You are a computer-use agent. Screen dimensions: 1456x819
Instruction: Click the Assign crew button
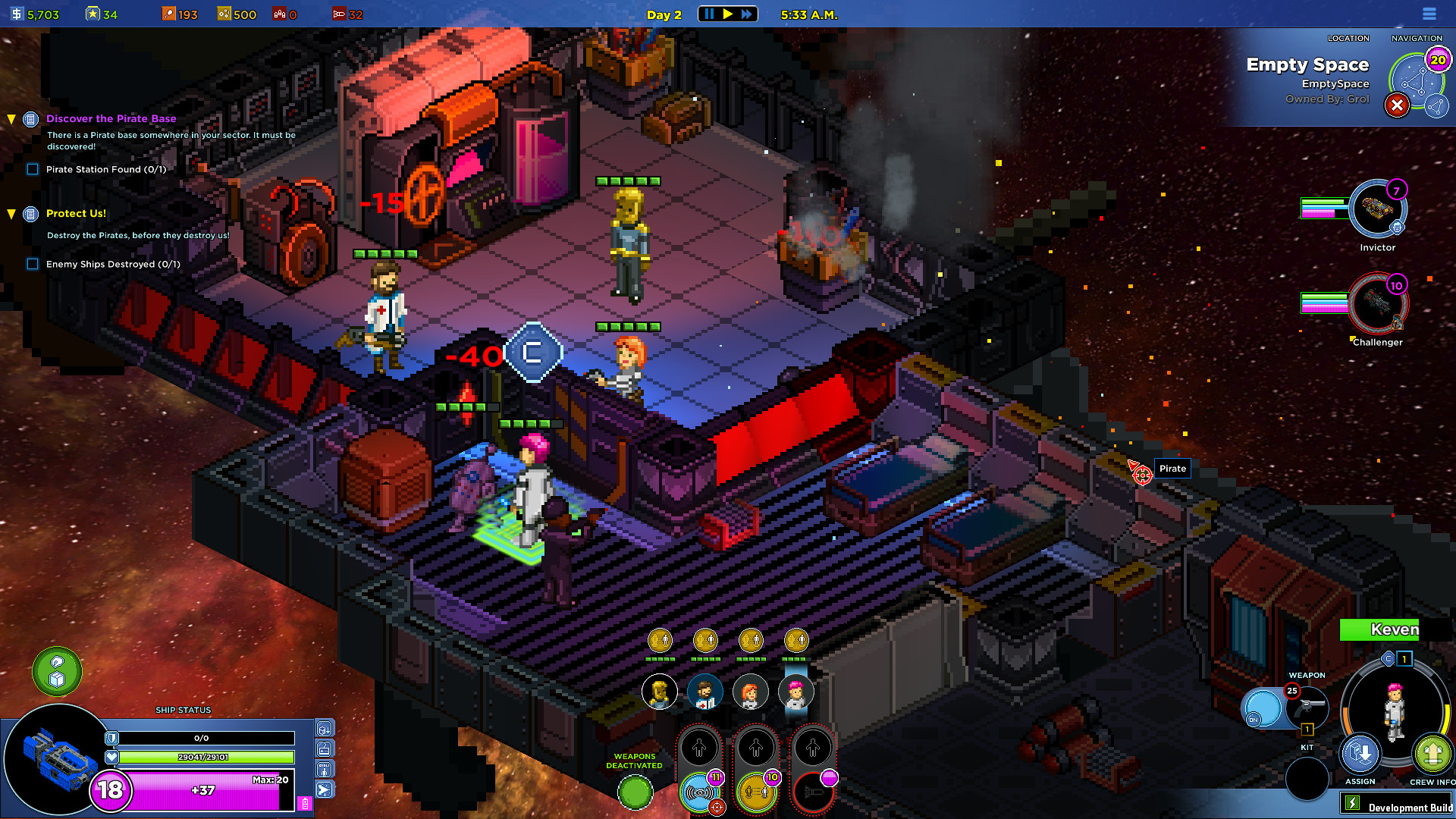click(1360, 755)
